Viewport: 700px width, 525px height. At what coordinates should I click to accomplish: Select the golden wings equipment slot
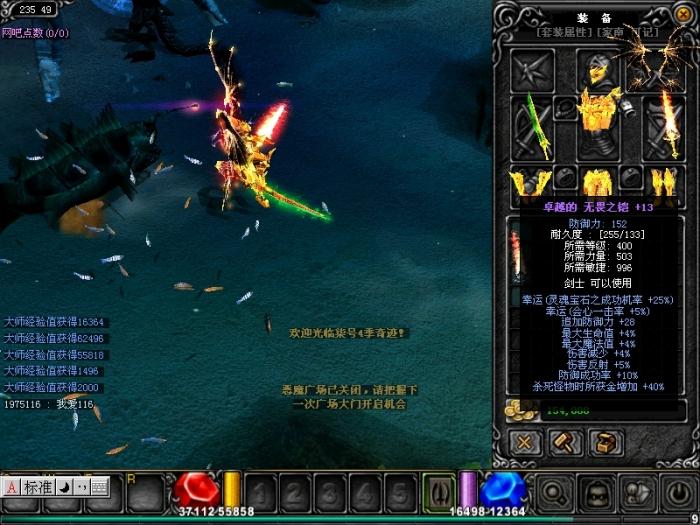pyautogui.click(x=654, y=68)
